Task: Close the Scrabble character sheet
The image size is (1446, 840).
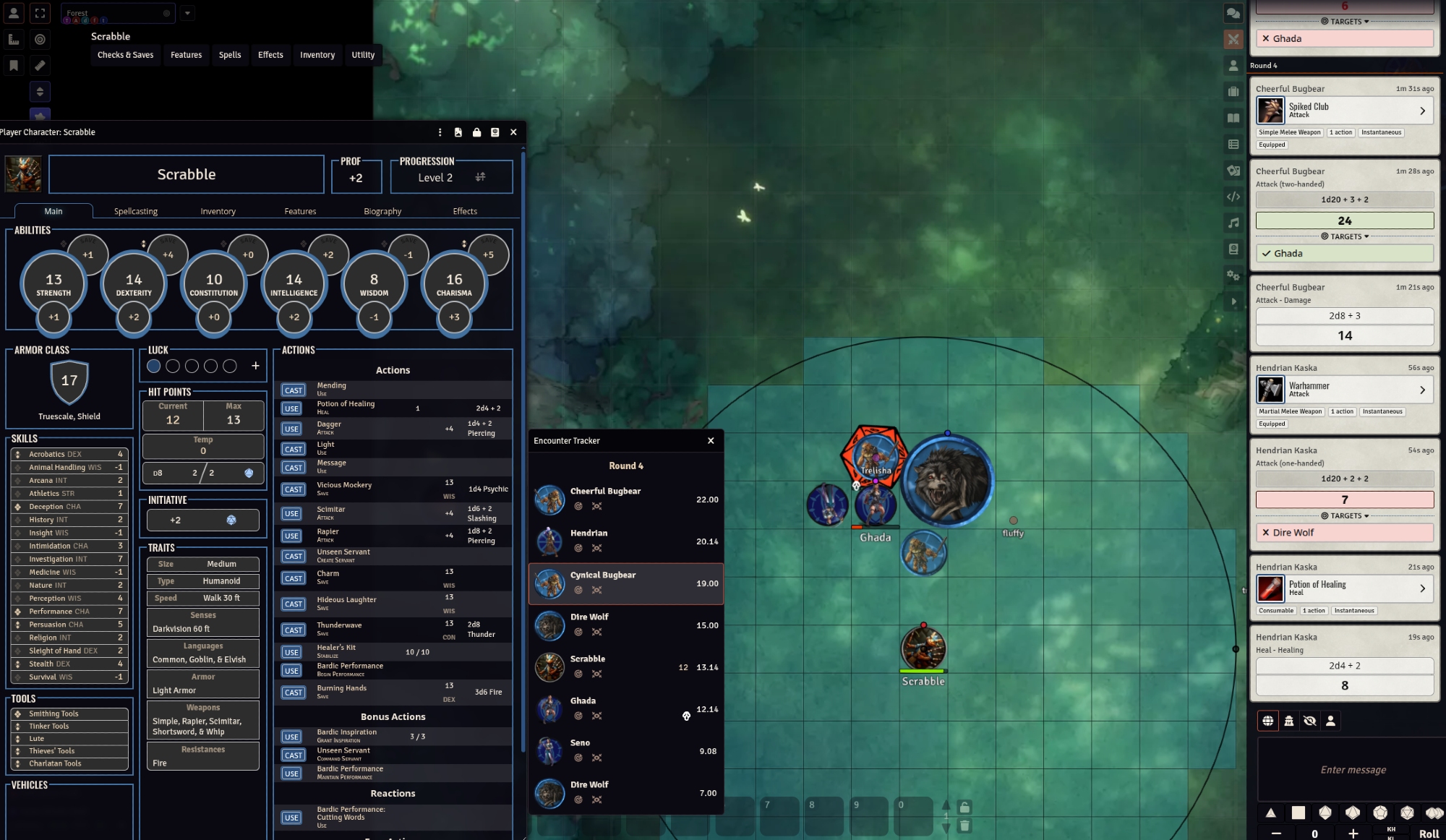Action: 513,132
